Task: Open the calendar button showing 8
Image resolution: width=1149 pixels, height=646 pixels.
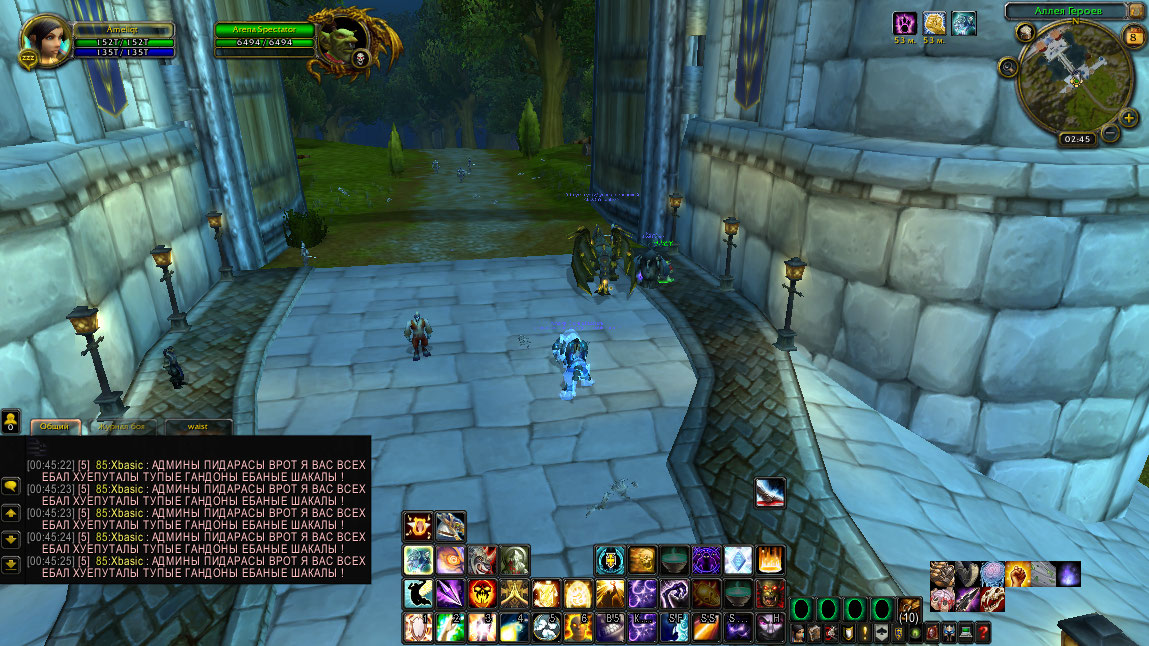Action: pyautogui.click(x=1134, y=37)
